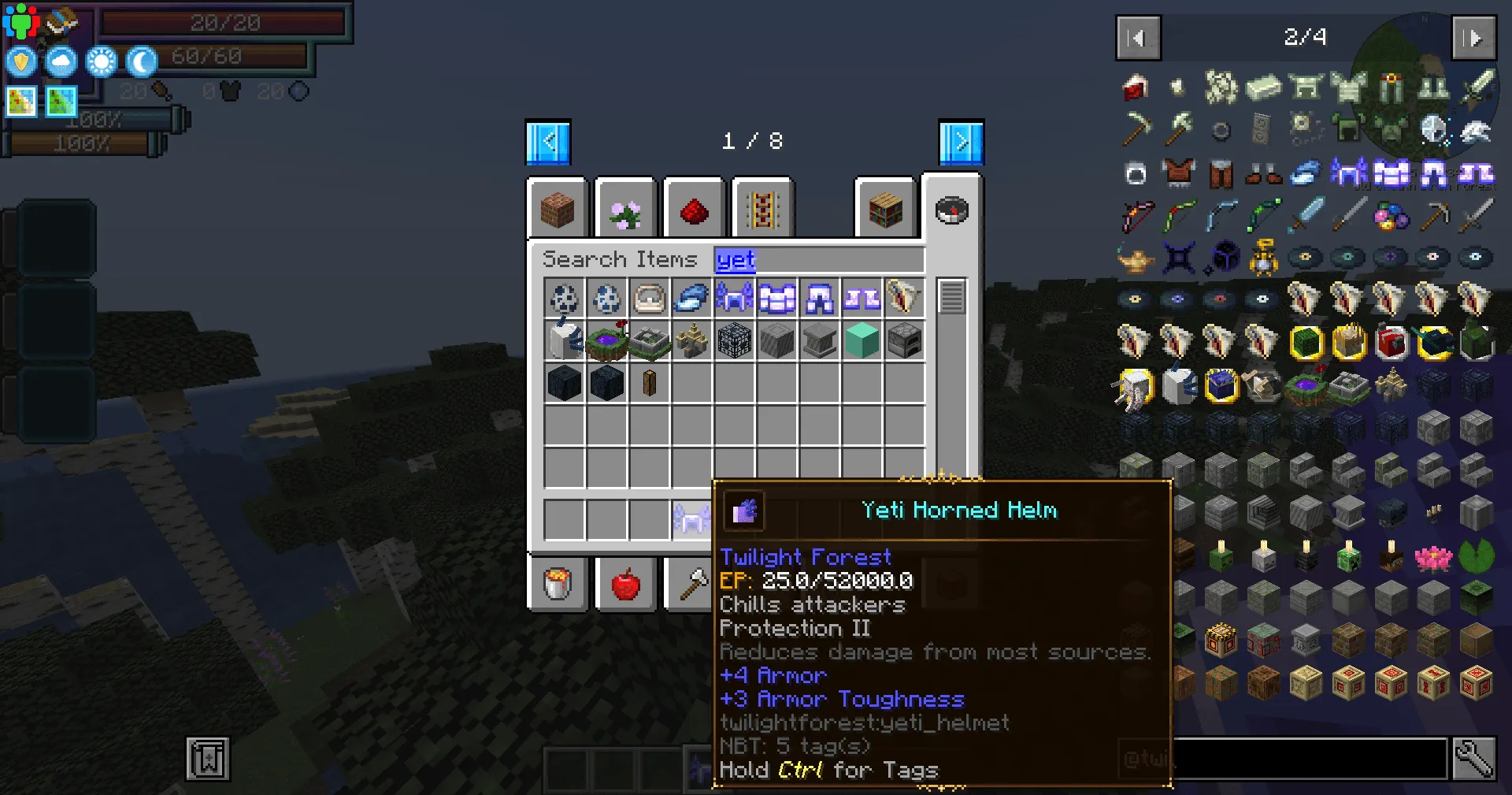Click the yeti spawn egg in search results
Screen dimensions: 1512x795
(x=564, y=299)
